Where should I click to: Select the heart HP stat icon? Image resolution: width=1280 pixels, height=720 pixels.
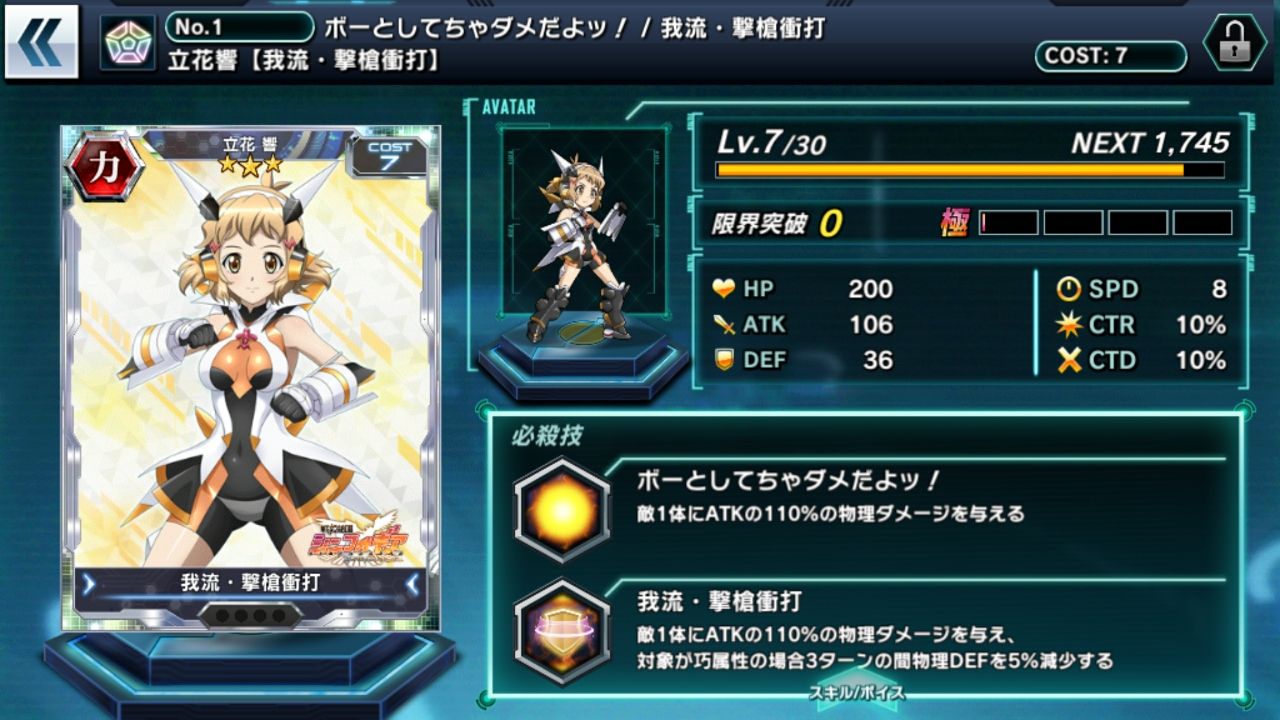(723, 290)
